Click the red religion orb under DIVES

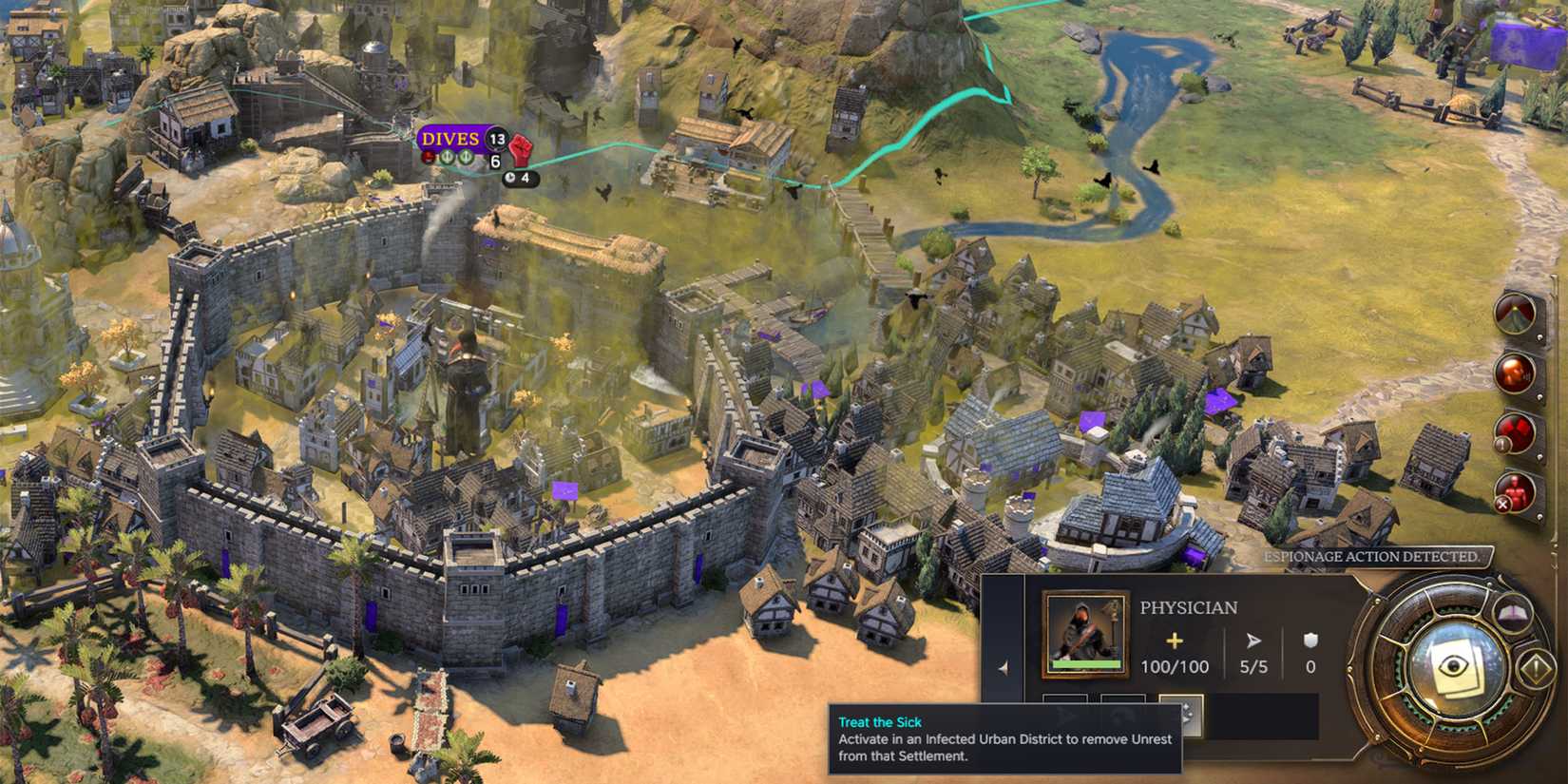pyautogui.click(x=429, y=158)
